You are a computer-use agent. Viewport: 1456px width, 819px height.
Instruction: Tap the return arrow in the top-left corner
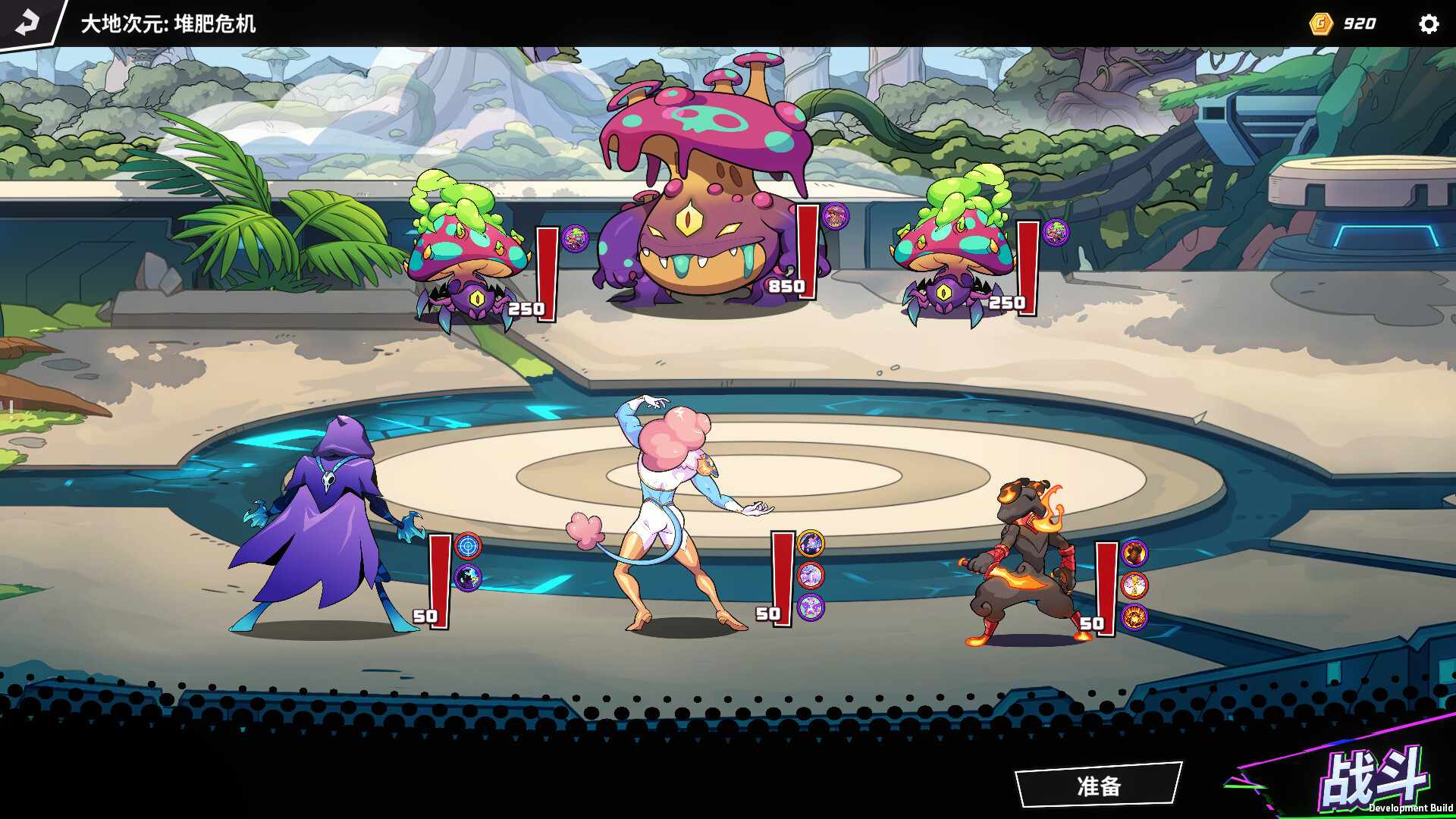27,23
